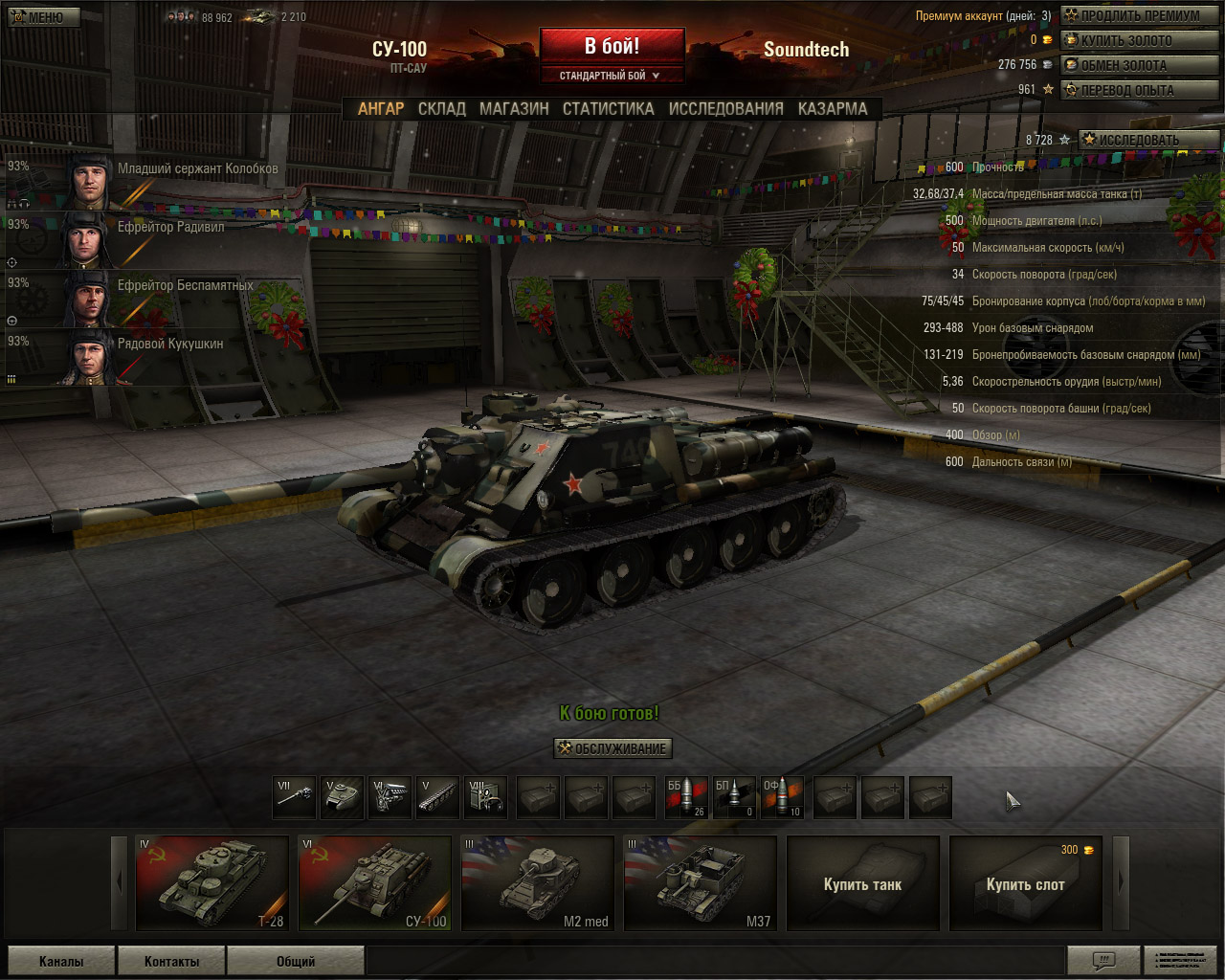Open the Обслуживание service window

pos(612,748)
